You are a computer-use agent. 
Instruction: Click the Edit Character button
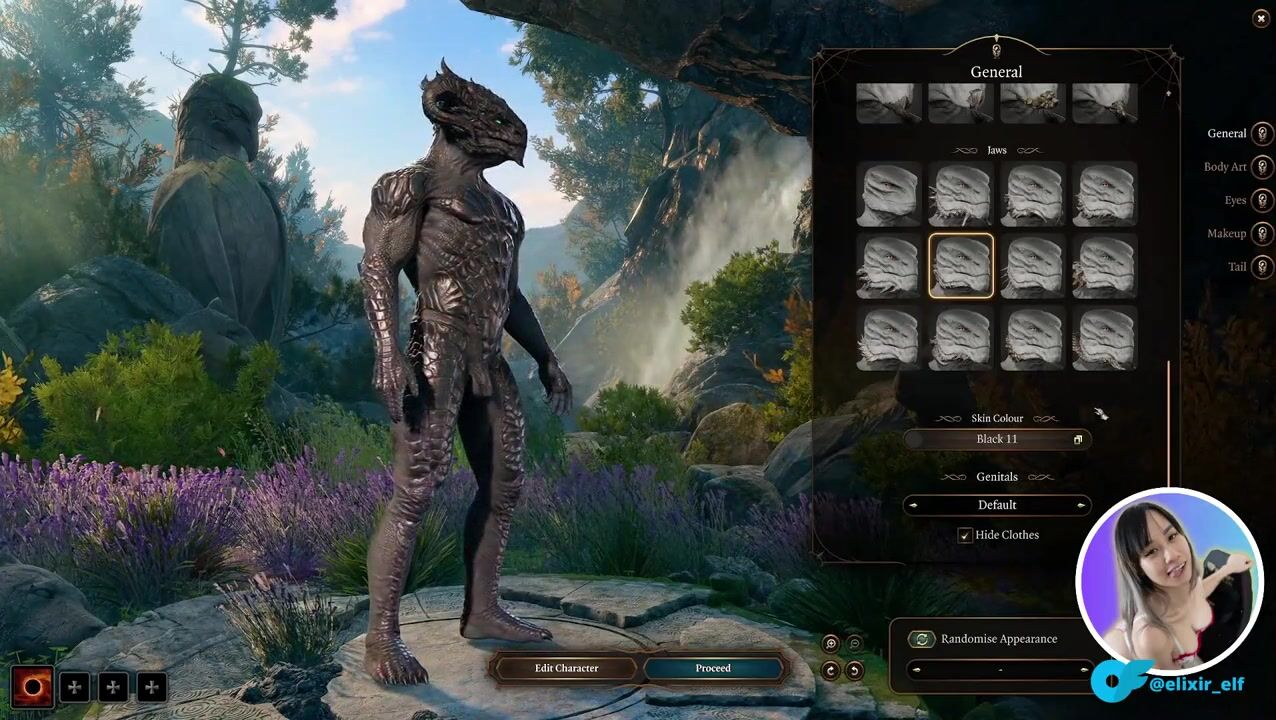pyautogui.click(x=566, y=668)
